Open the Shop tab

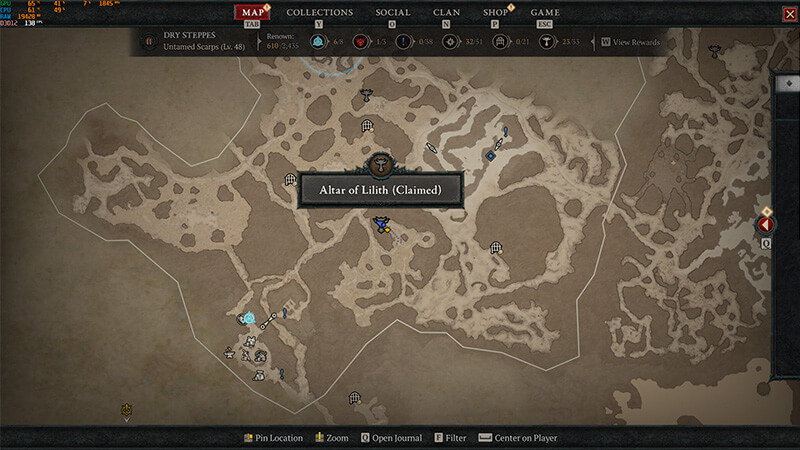click(495, 12)
